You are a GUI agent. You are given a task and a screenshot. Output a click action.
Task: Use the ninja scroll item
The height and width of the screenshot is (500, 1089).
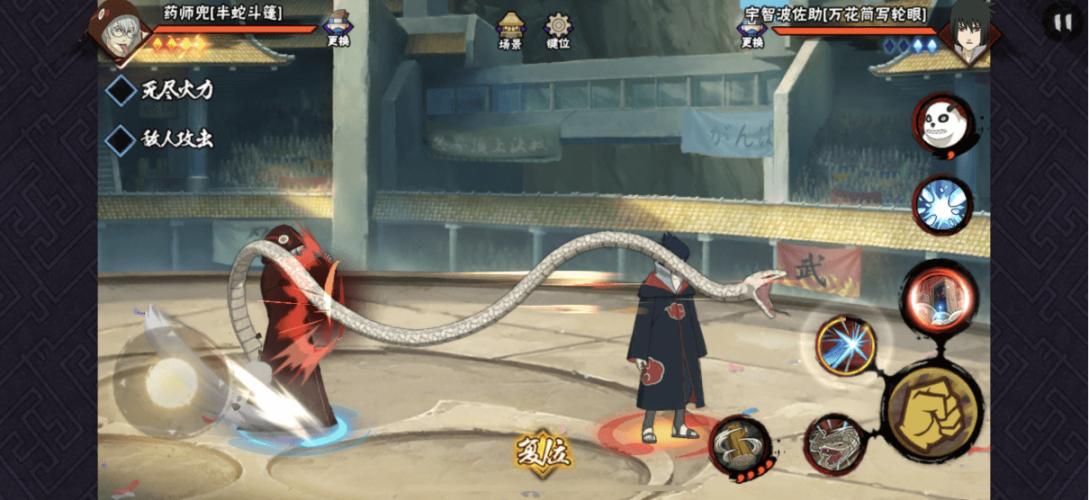coord(740,446)
